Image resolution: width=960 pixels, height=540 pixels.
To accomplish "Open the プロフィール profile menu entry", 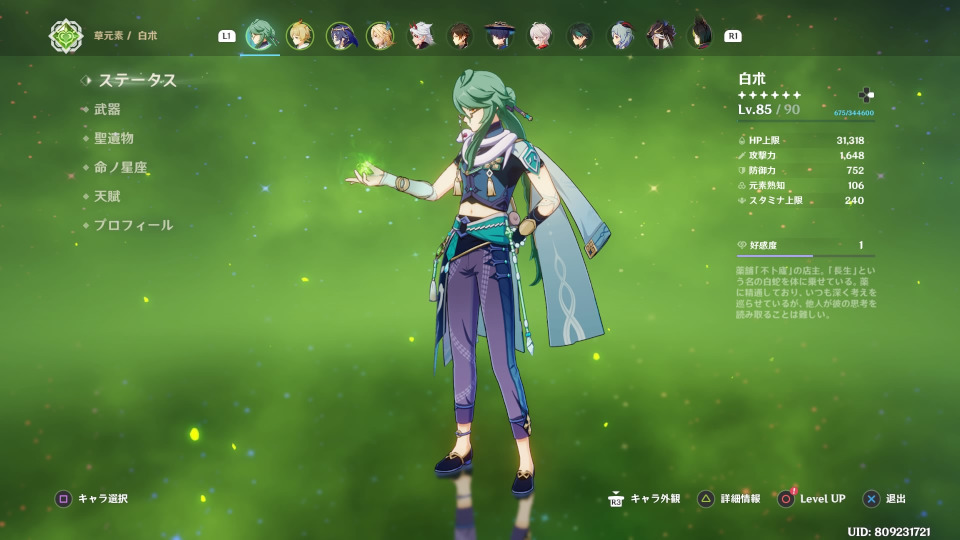I will (x=133, y=226).
